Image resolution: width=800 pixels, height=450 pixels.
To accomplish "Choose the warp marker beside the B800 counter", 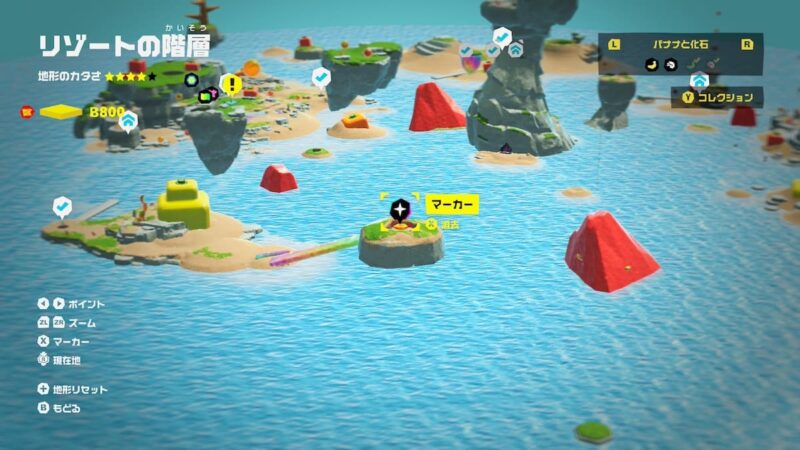I will (x=128, y=120).
